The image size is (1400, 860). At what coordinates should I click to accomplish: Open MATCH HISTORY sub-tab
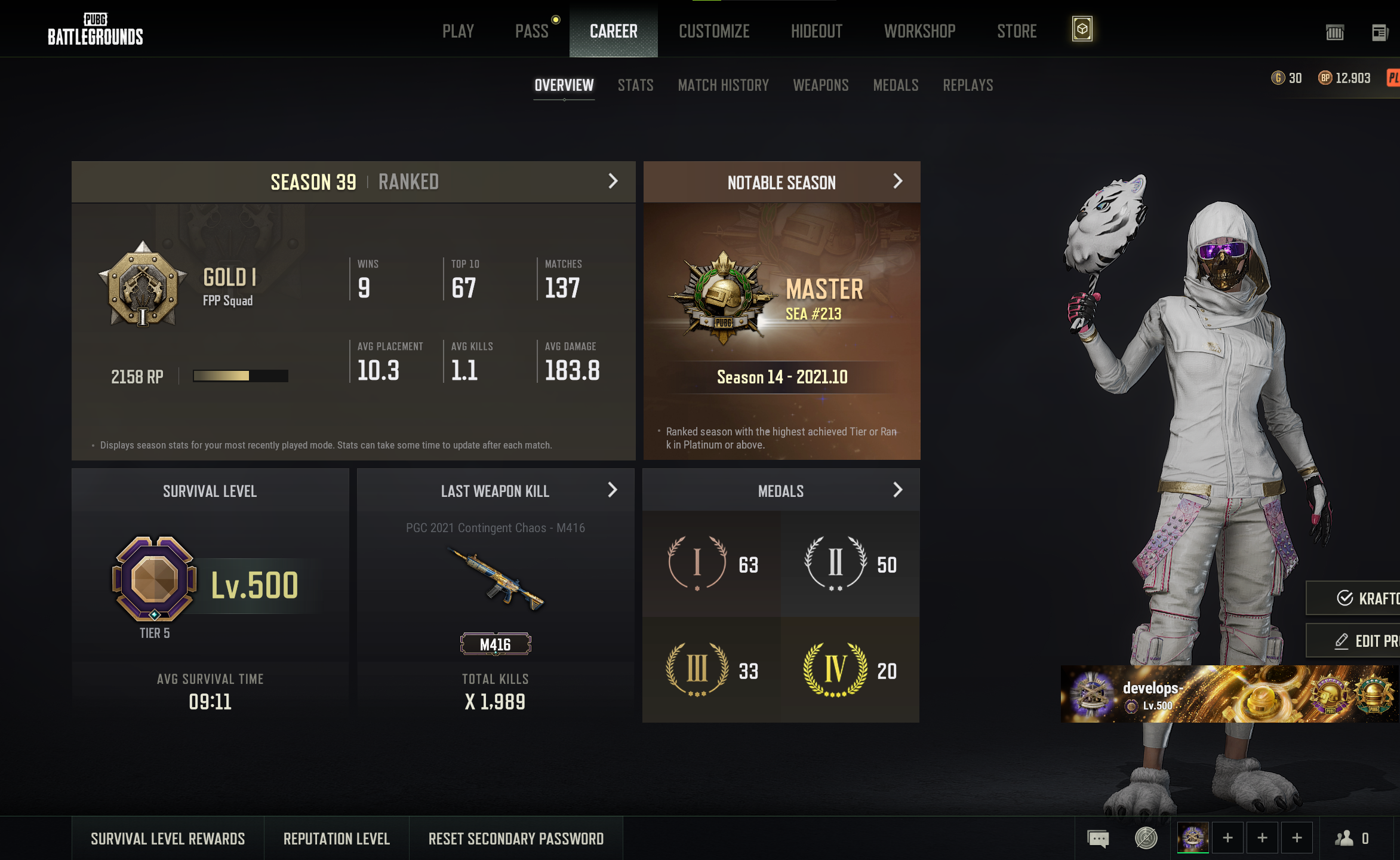coord(723,85)
